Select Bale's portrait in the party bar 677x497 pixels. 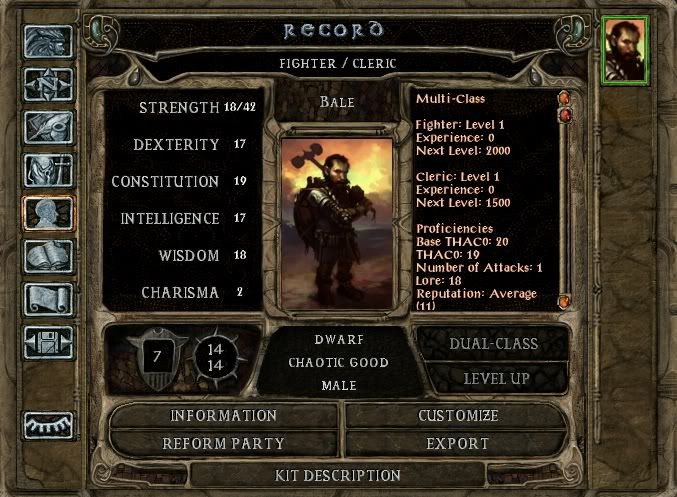tap(625, 50)
